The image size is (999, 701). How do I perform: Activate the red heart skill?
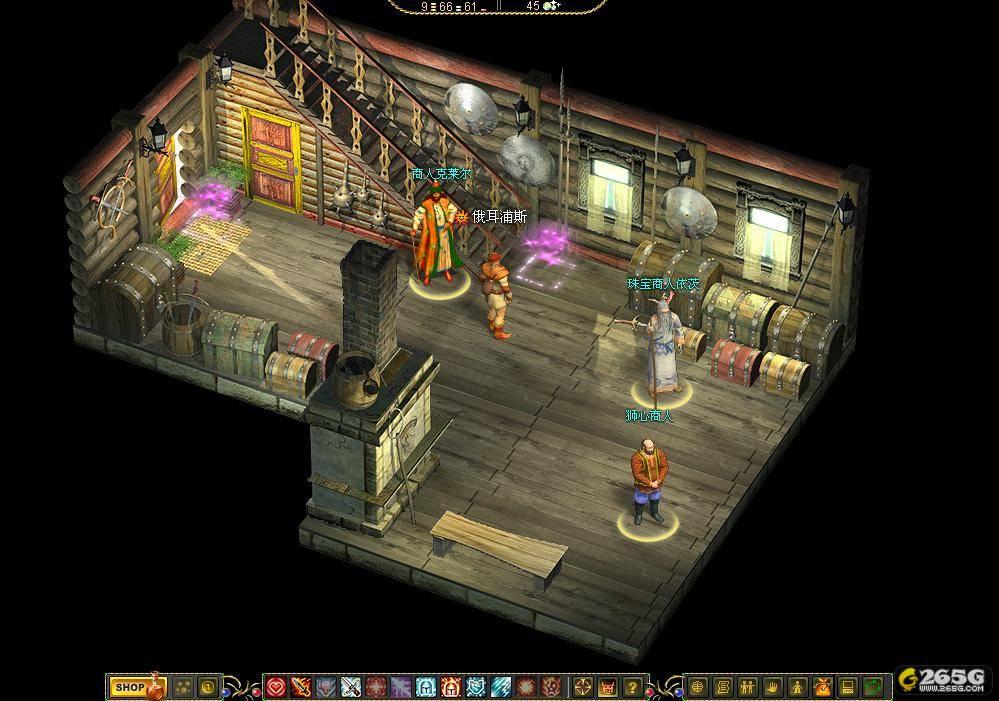pyautogui.click(x=276, y=687)
